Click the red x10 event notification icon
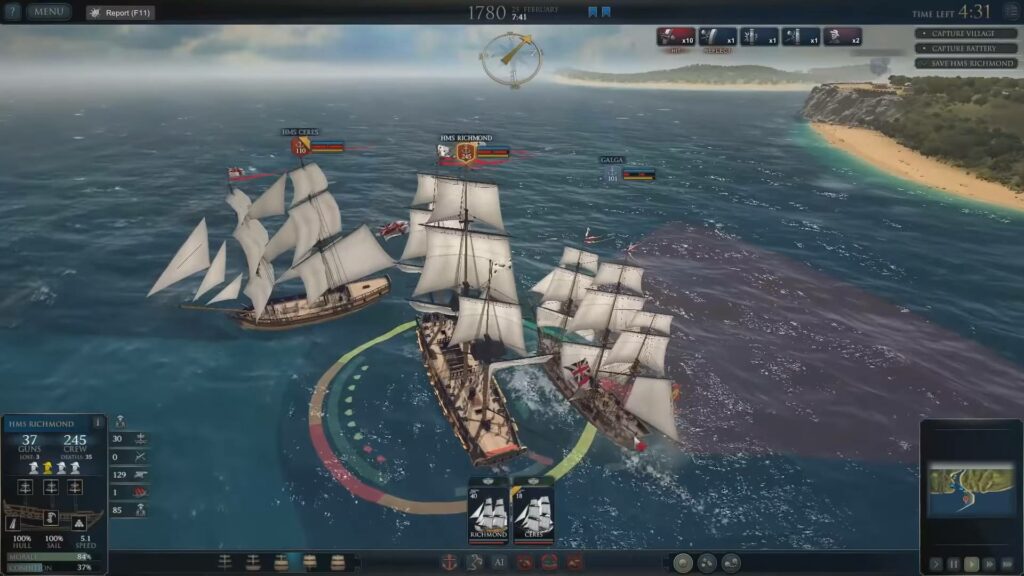Screen dimensions: 1024x576 pyautogui.click(x=676, y=37)
